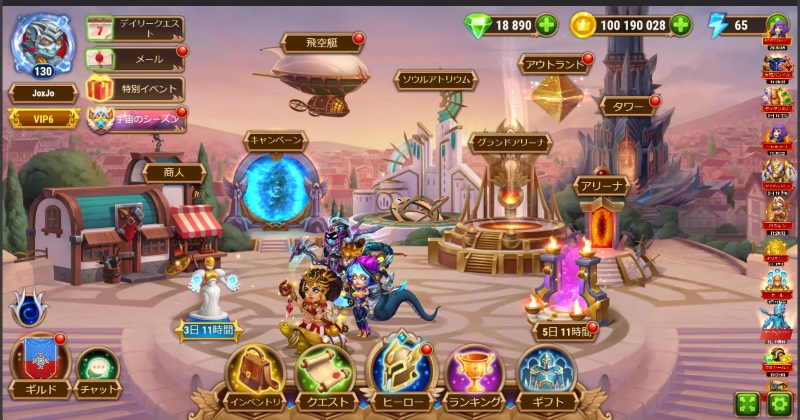Open the インベントリ inventory bag
800x420 pixels.
tap(253, 372)
